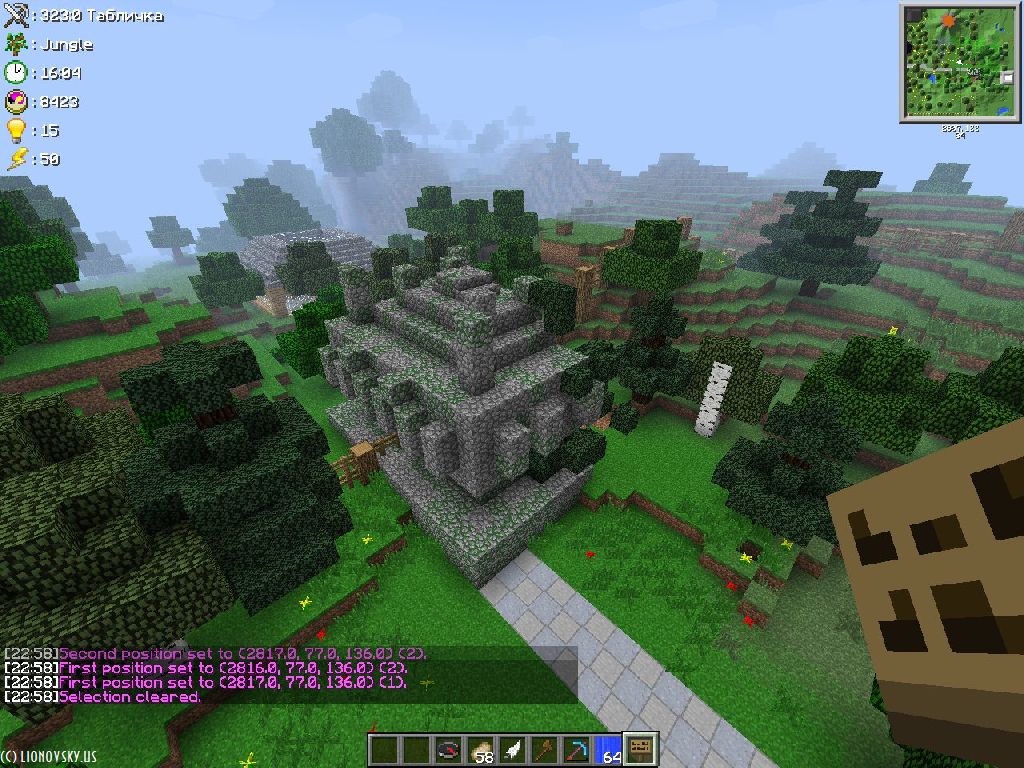Select the compass hotbar slot
Viewport: 1024px width, 768px height.
click(x=448, y=750)
